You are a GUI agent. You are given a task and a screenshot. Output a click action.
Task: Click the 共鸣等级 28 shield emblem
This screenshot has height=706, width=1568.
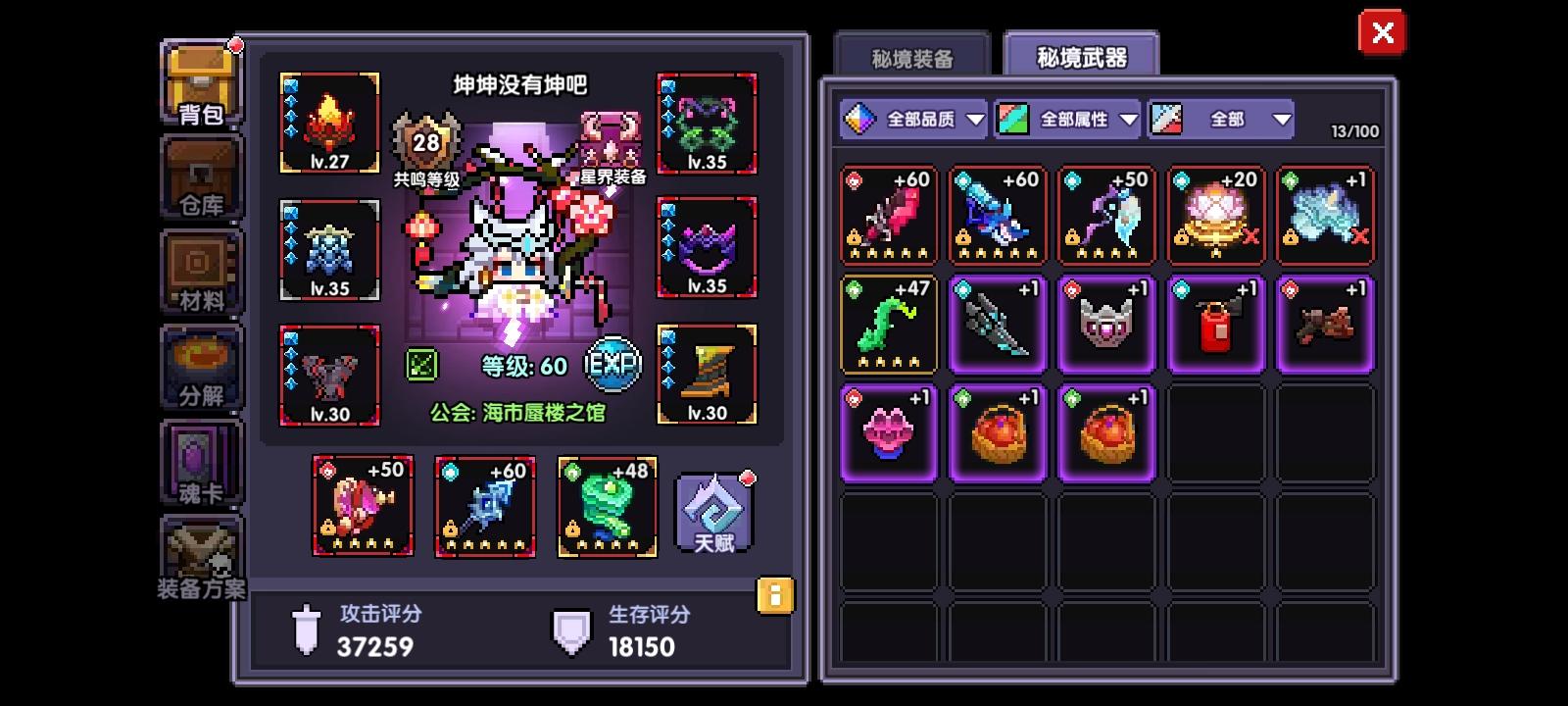pos(425,142)
